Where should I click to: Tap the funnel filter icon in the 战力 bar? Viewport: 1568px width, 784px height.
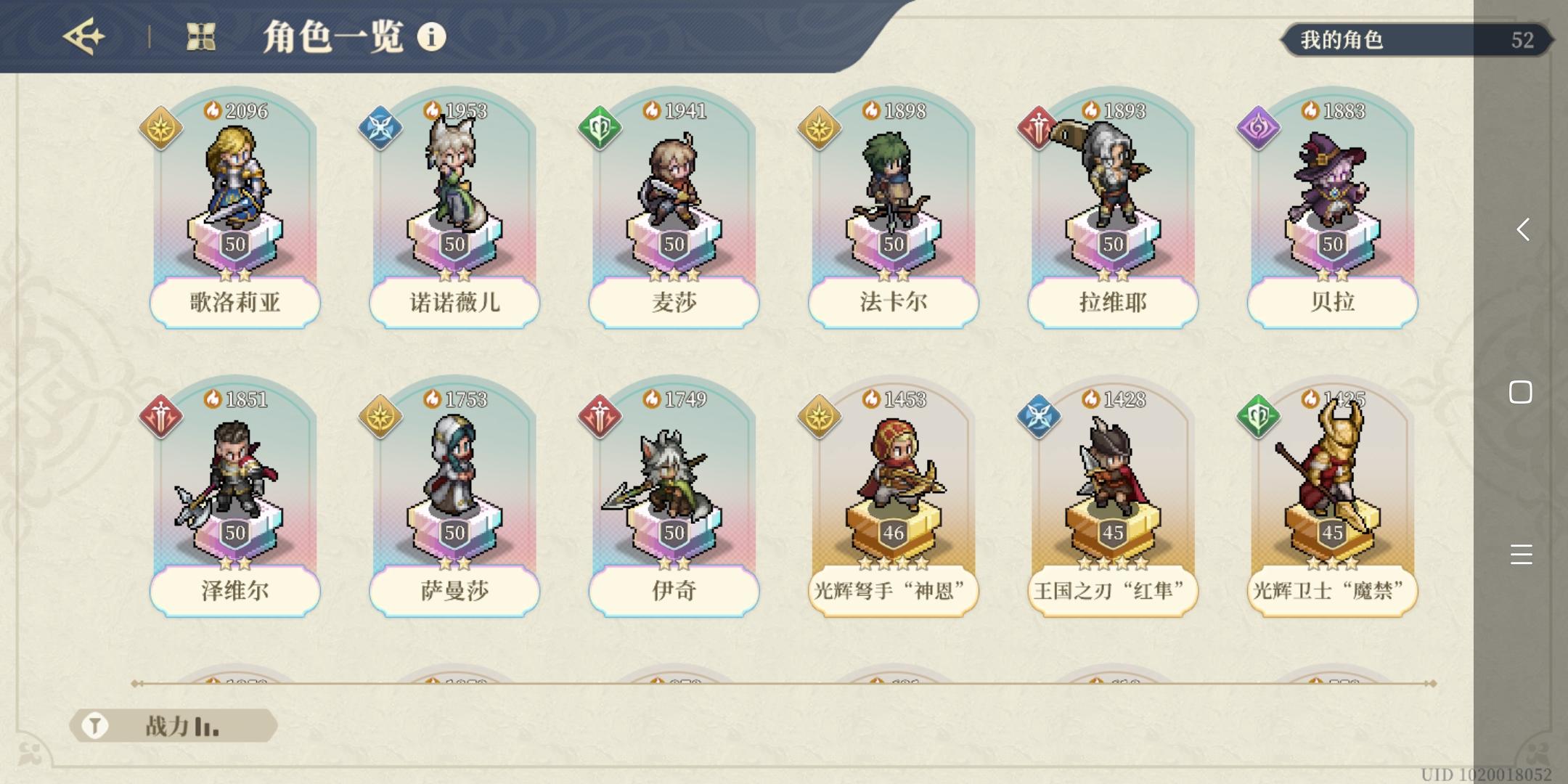click(93, 724)
